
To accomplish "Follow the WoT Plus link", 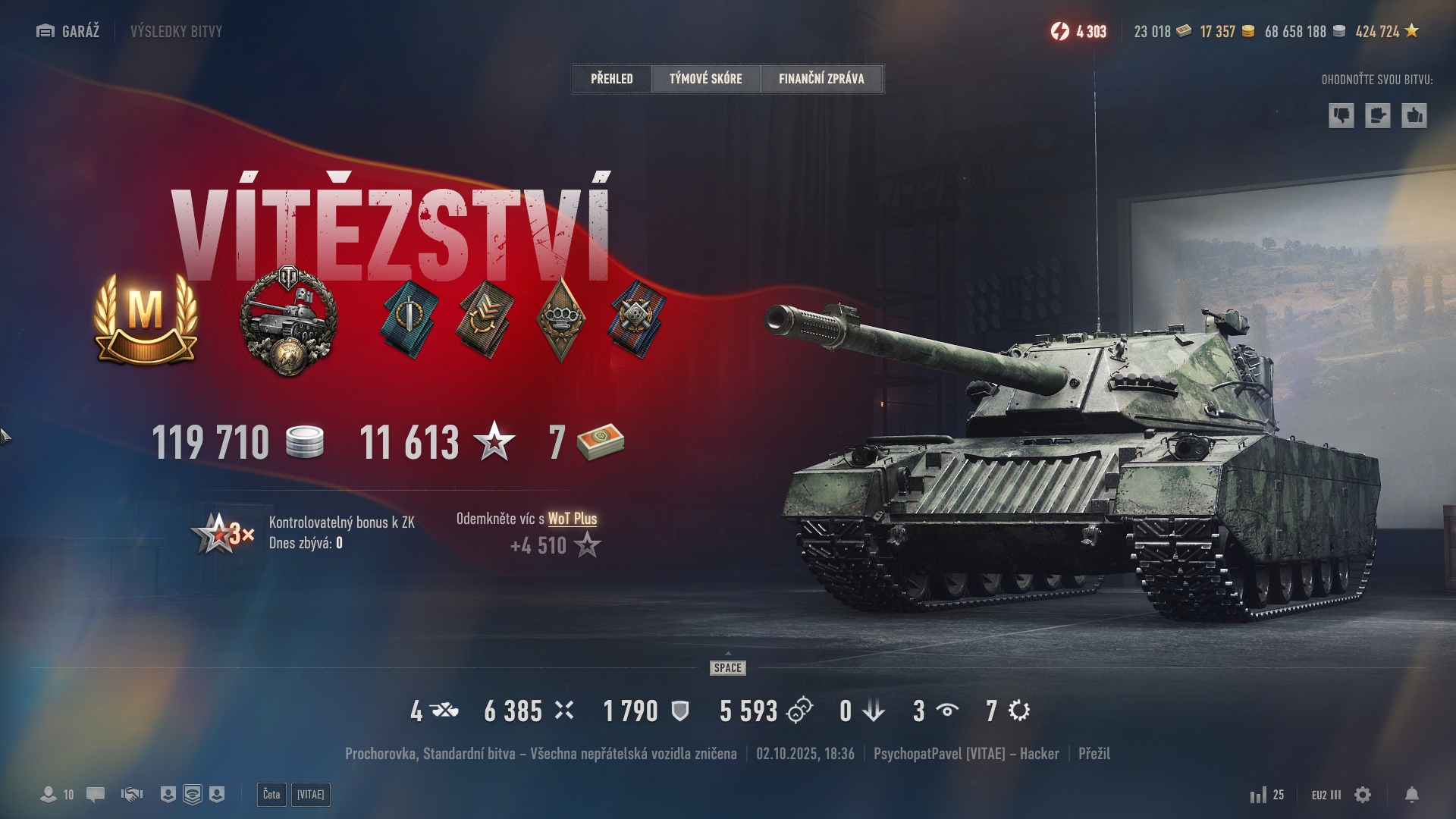I will point(572,519).
